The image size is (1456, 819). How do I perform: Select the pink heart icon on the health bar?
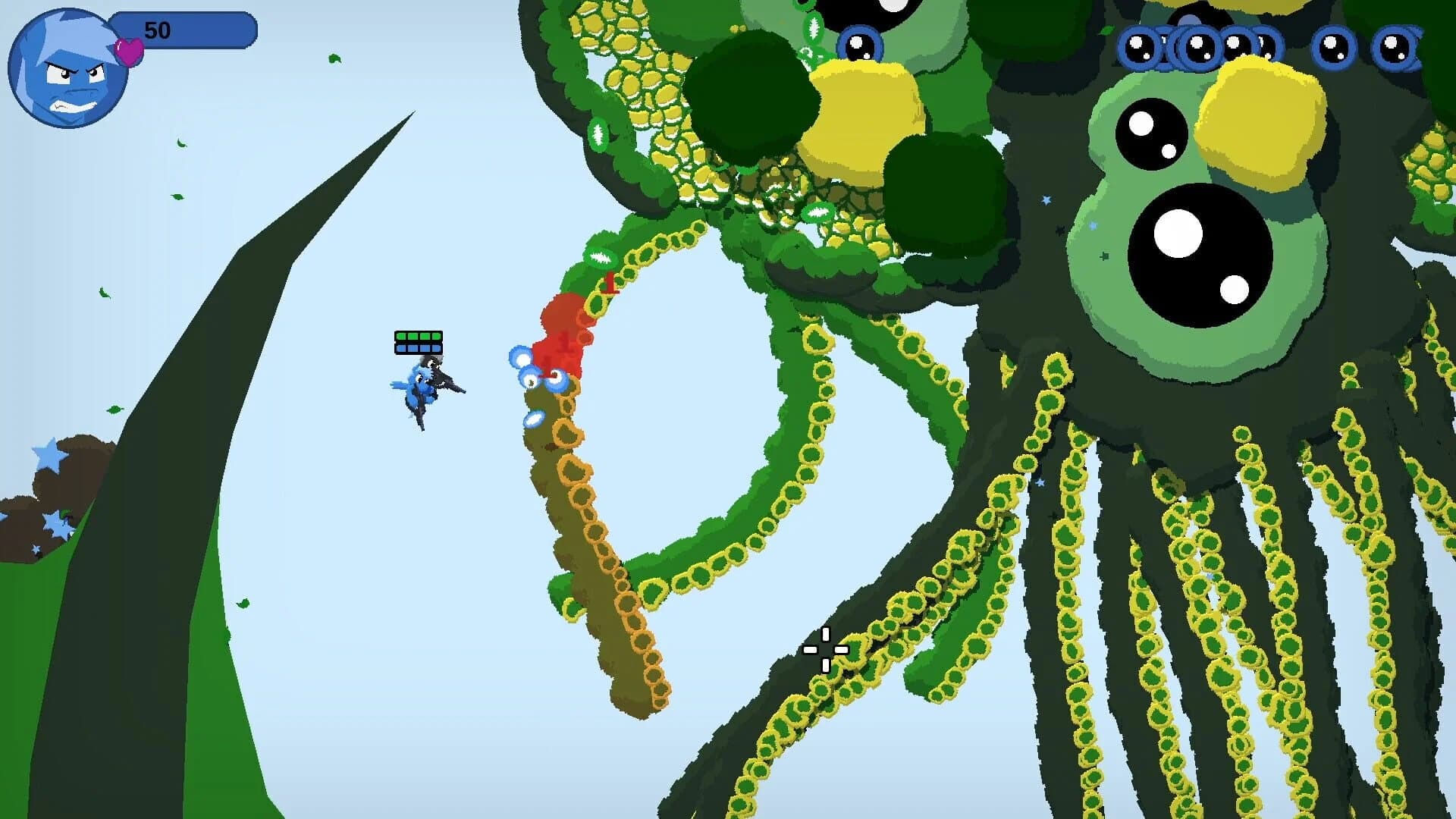click(x=129, y=49)
